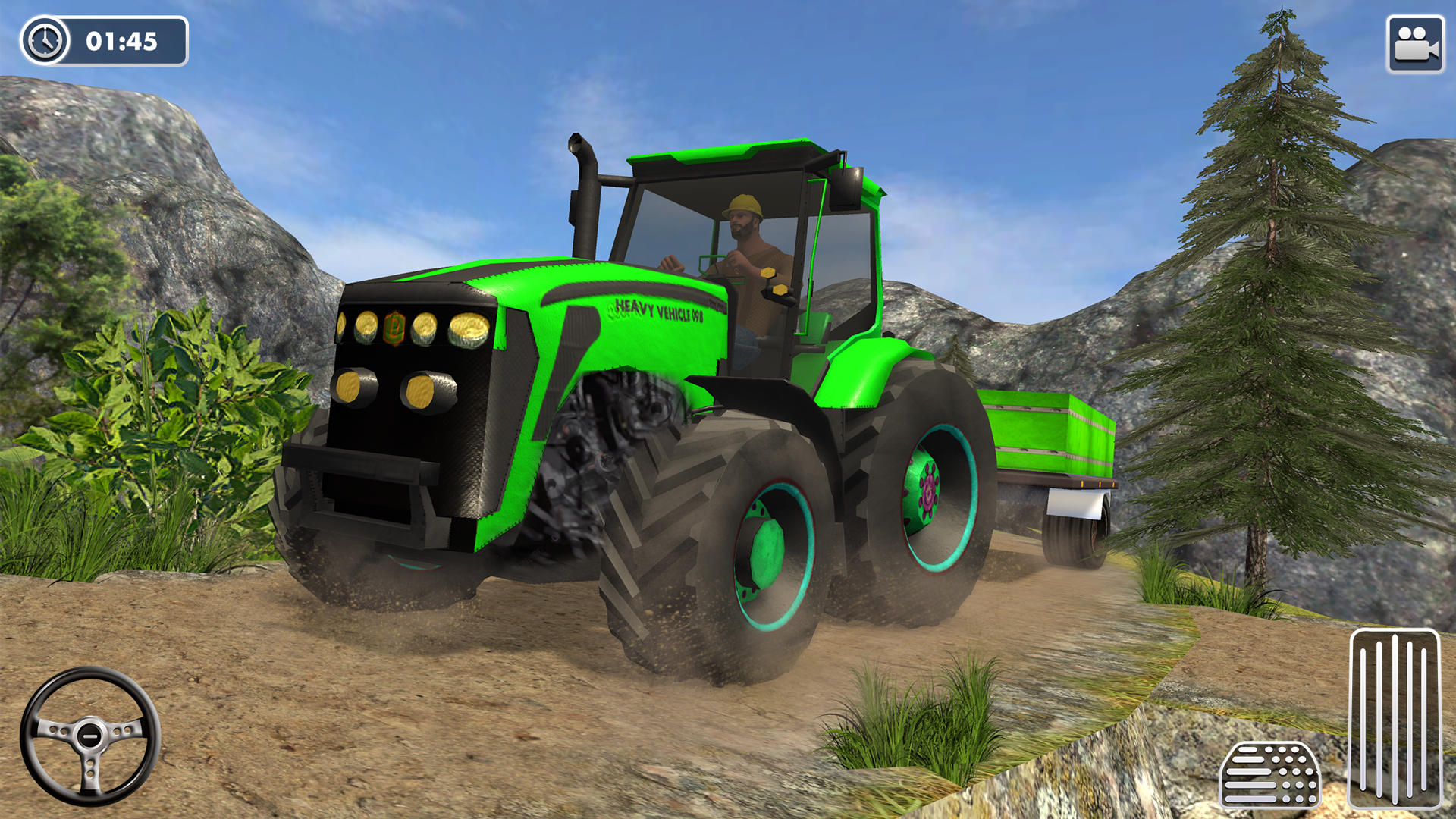Click the timer panel to expand details
Viewport: 1456px width, 819px height.
(x=106, y=39)
